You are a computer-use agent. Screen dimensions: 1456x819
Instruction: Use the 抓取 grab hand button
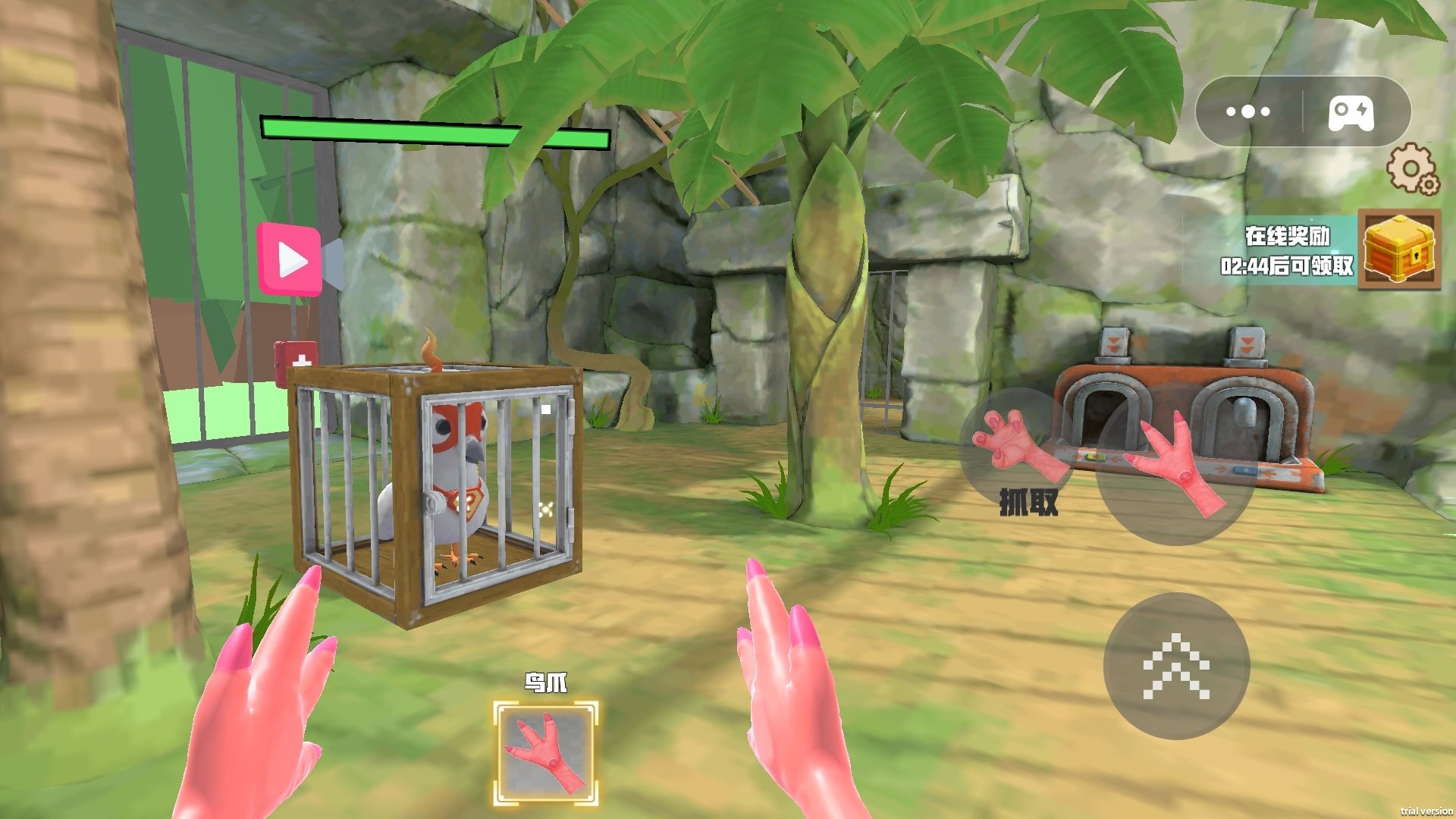coord(1016,451)
